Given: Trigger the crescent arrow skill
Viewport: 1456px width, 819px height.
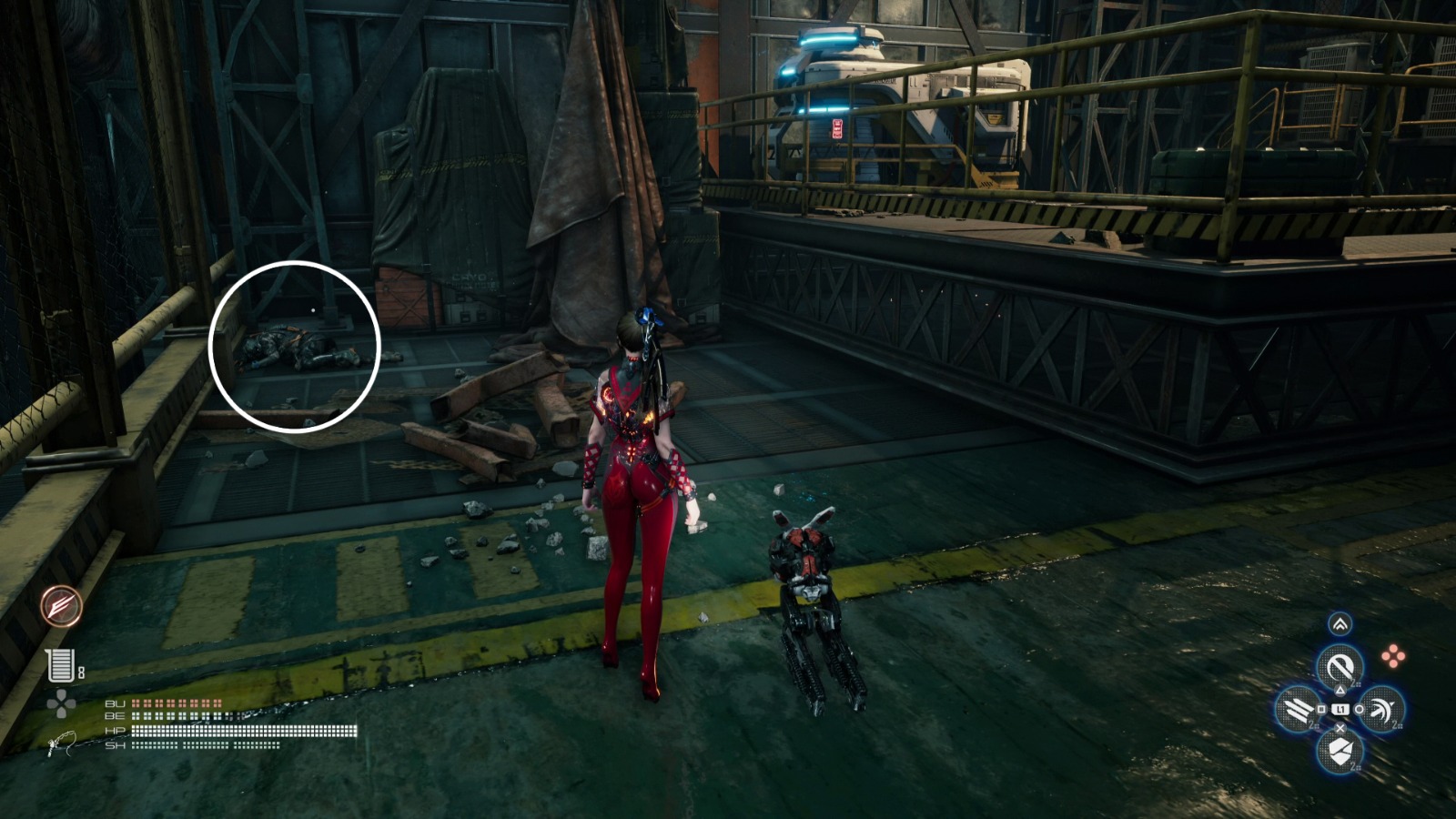Looking at the screenshot, I should [1381, 710].
